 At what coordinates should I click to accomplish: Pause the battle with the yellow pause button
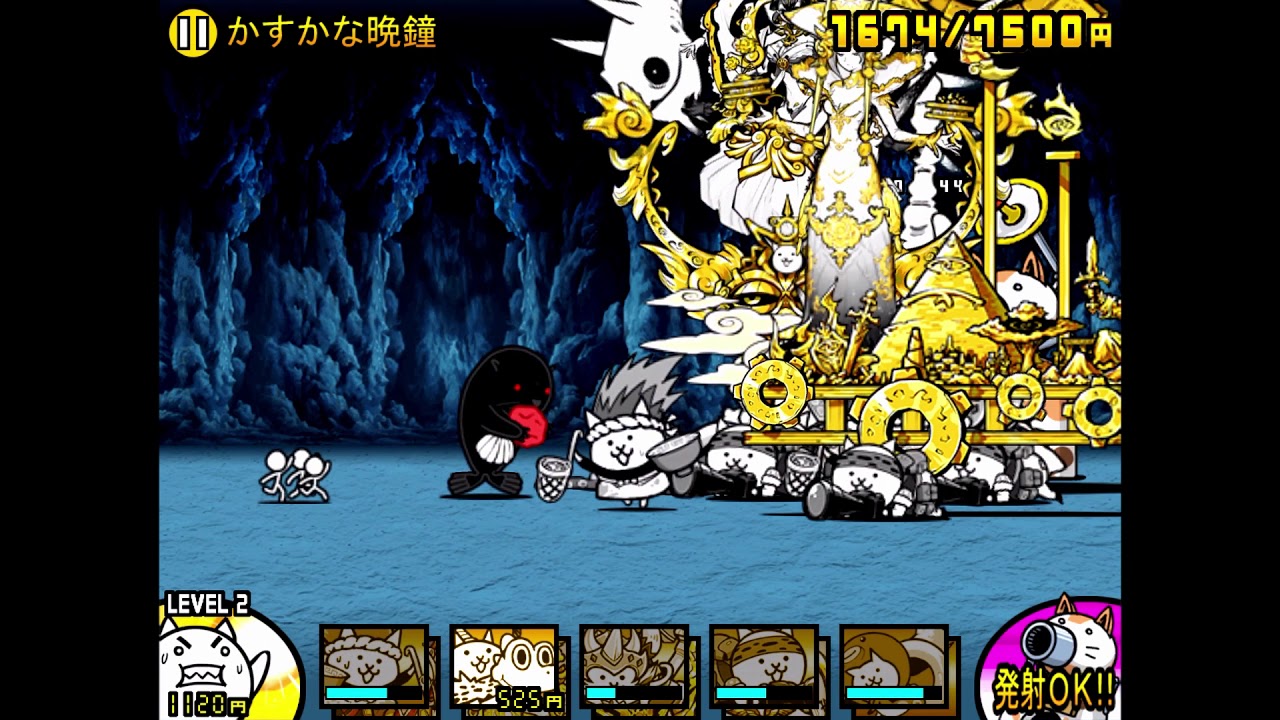click(x=192, y=33)
